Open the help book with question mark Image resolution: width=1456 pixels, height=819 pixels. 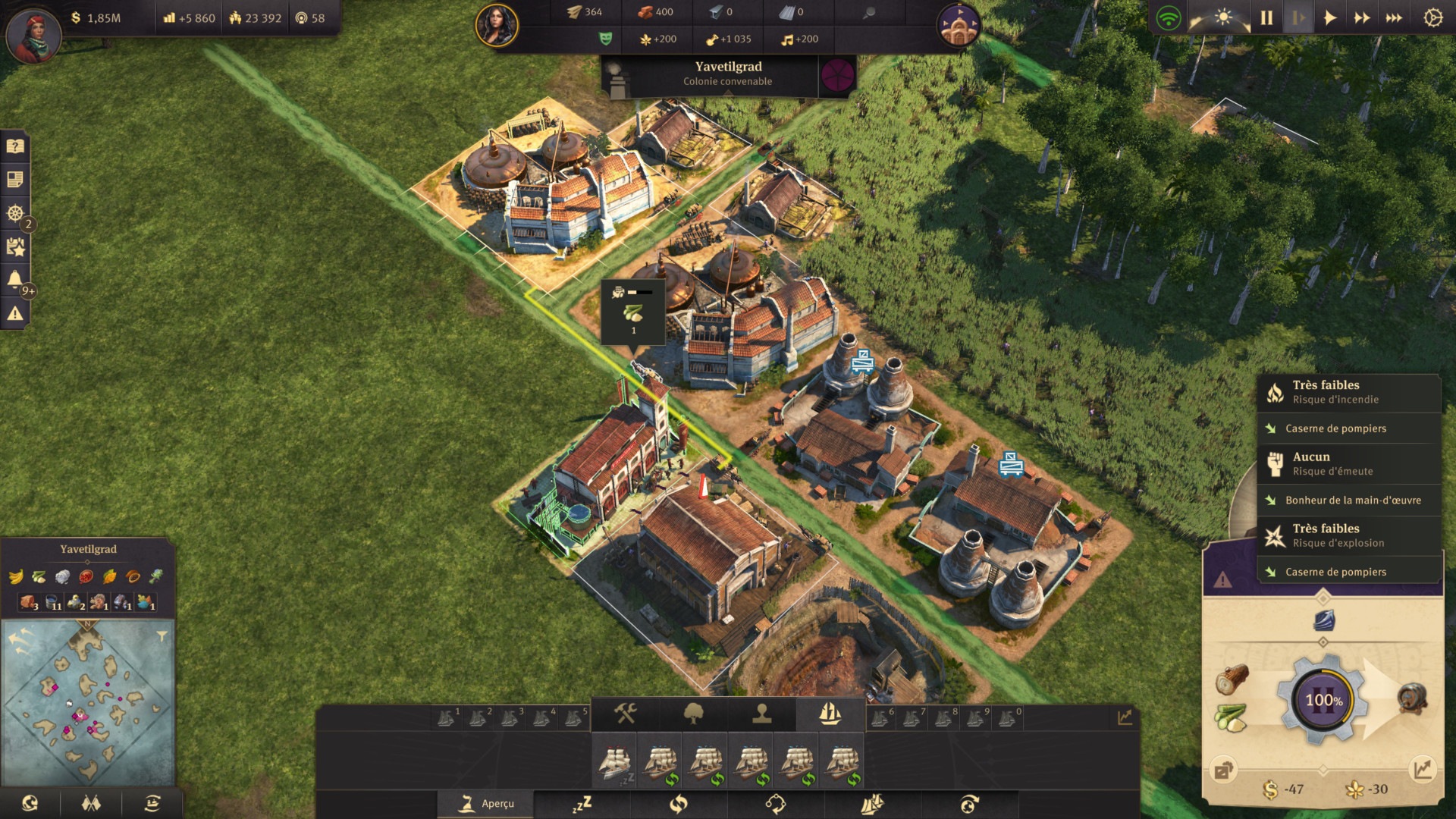[x=15, y=146]
